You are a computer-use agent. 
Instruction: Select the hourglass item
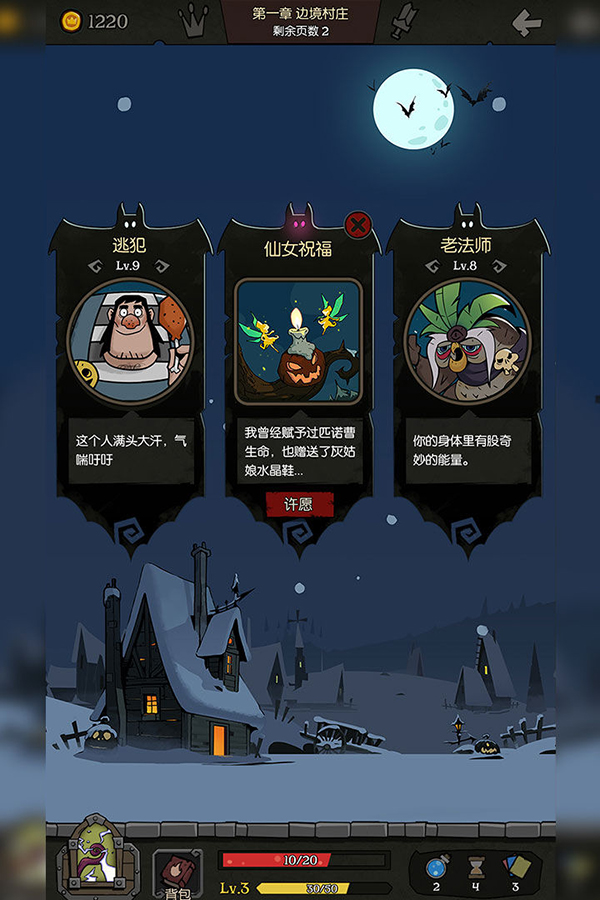477,867
